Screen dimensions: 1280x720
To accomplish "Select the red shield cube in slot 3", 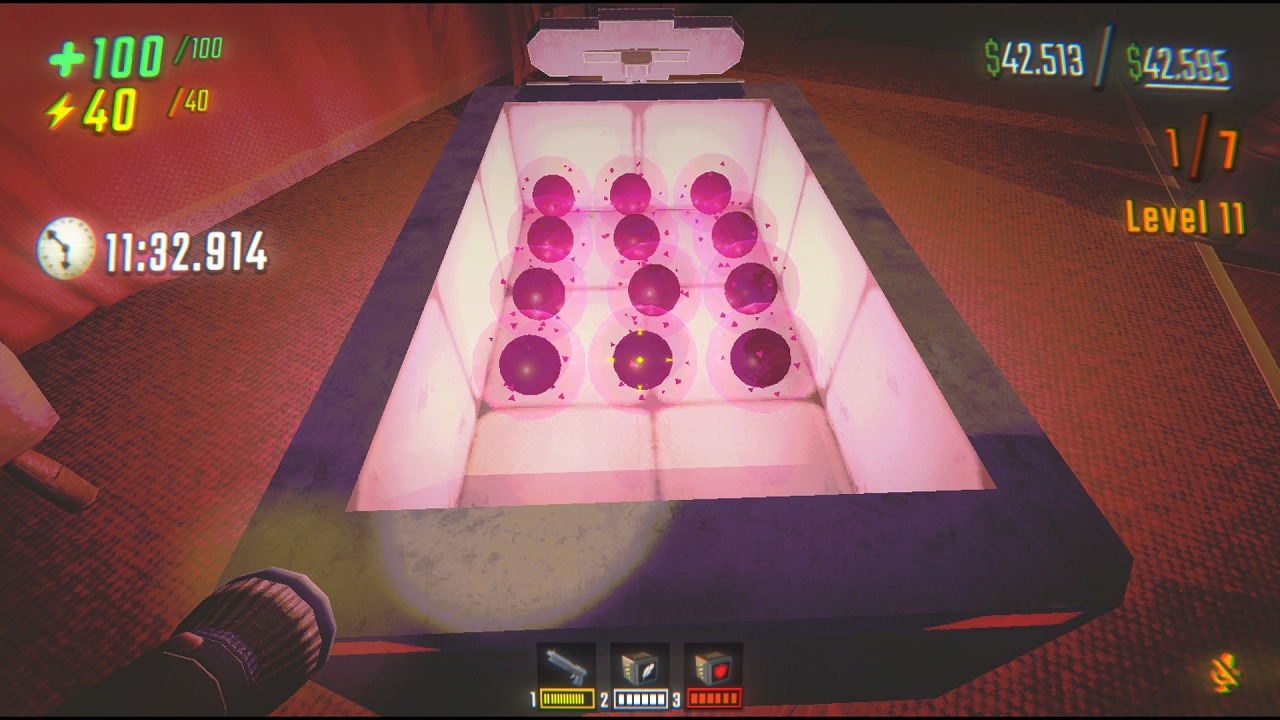I will [x=713, y=668].
